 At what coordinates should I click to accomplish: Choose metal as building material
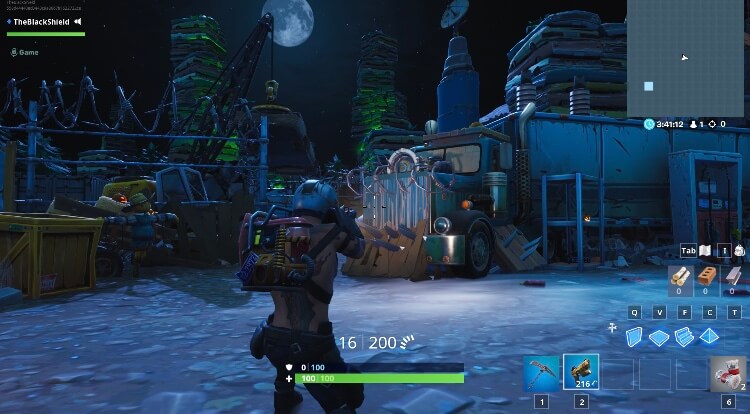tap(733, 279)
